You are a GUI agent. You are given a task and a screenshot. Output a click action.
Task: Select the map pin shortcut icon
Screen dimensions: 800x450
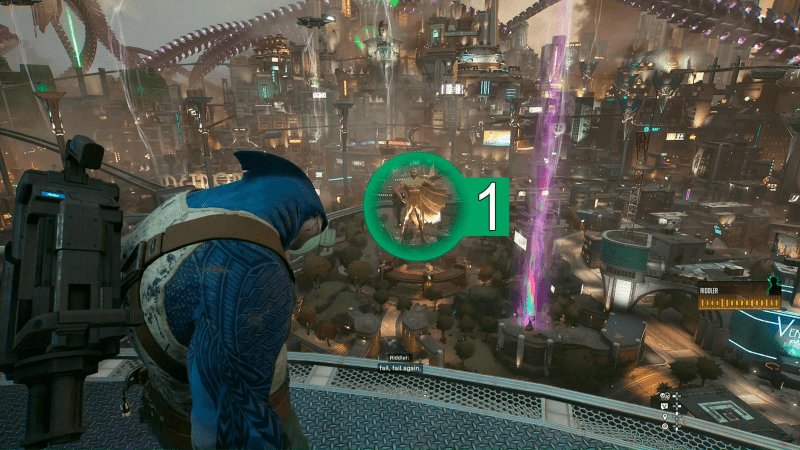tap(665, 416)
